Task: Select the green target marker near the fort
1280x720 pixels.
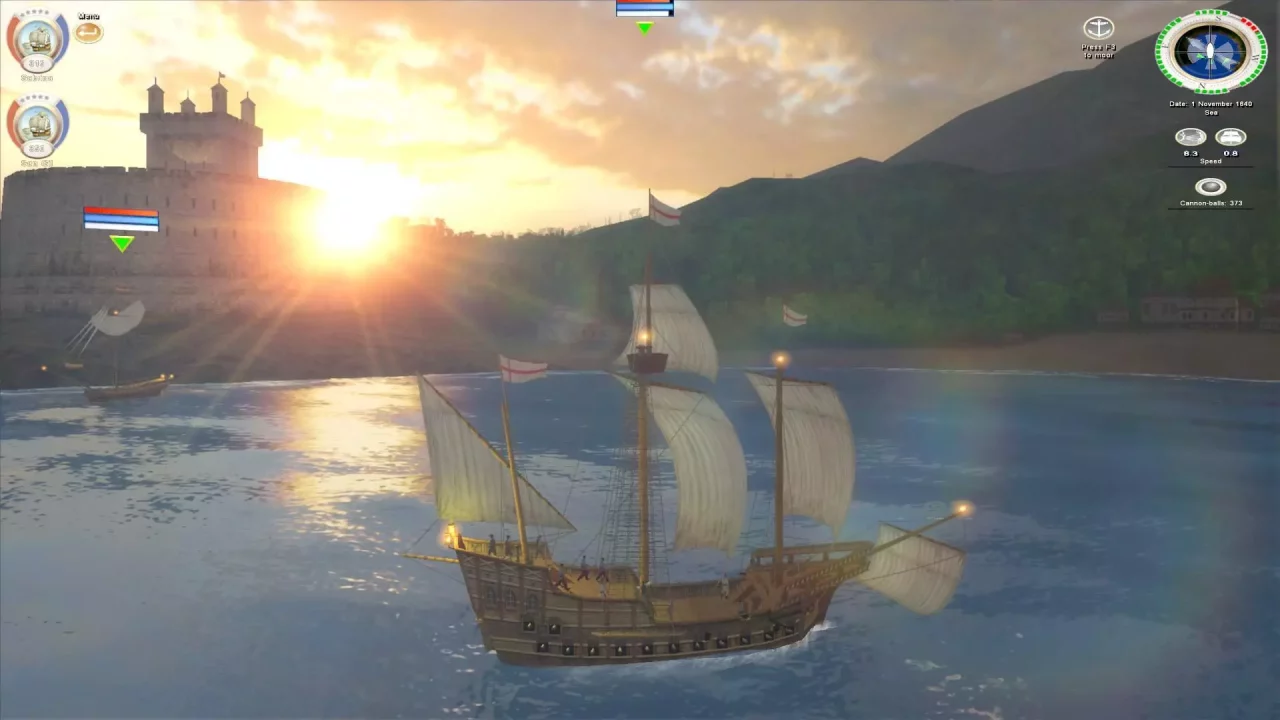Action: pos(122,242)
